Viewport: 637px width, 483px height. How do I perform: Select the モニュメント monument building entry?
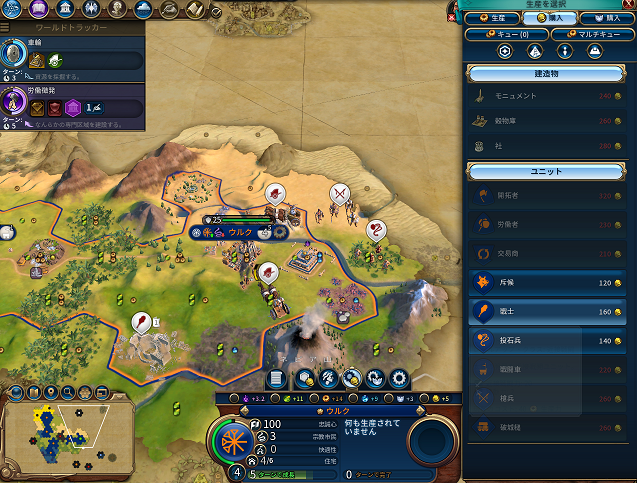coord(547,96)
